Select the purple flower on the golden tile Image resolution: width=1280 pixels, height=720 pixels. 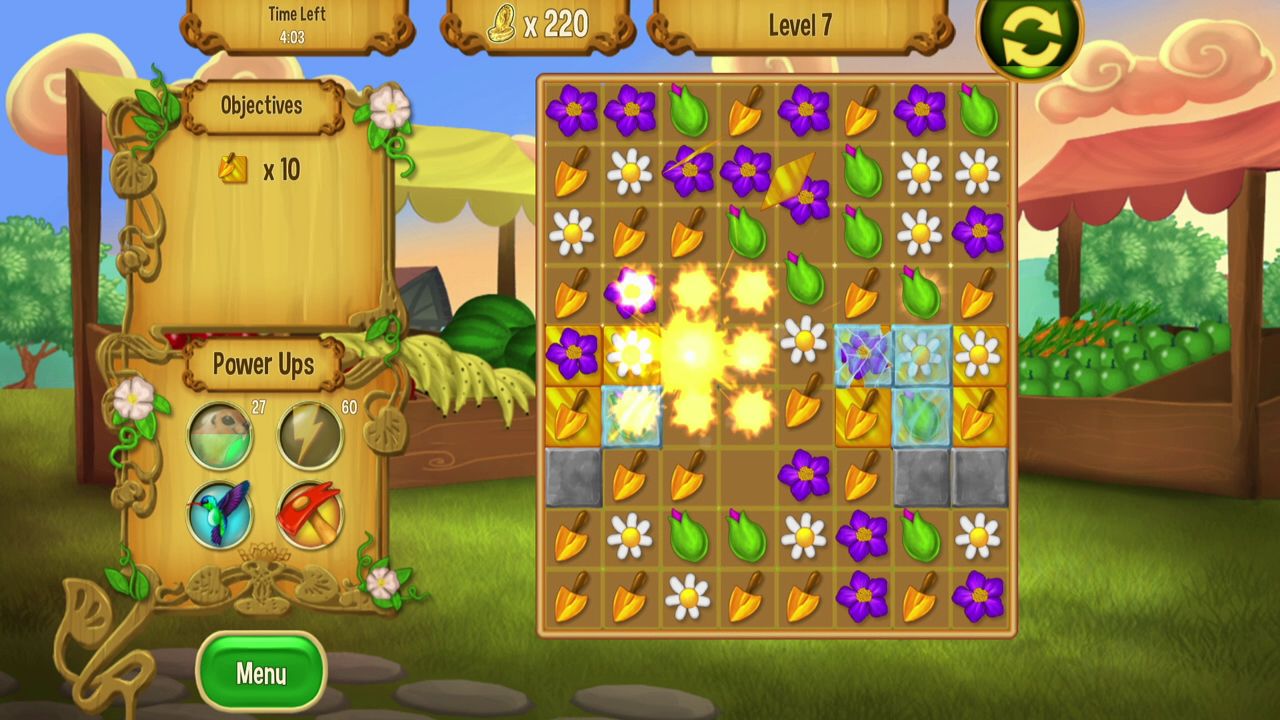pos(573,354)
